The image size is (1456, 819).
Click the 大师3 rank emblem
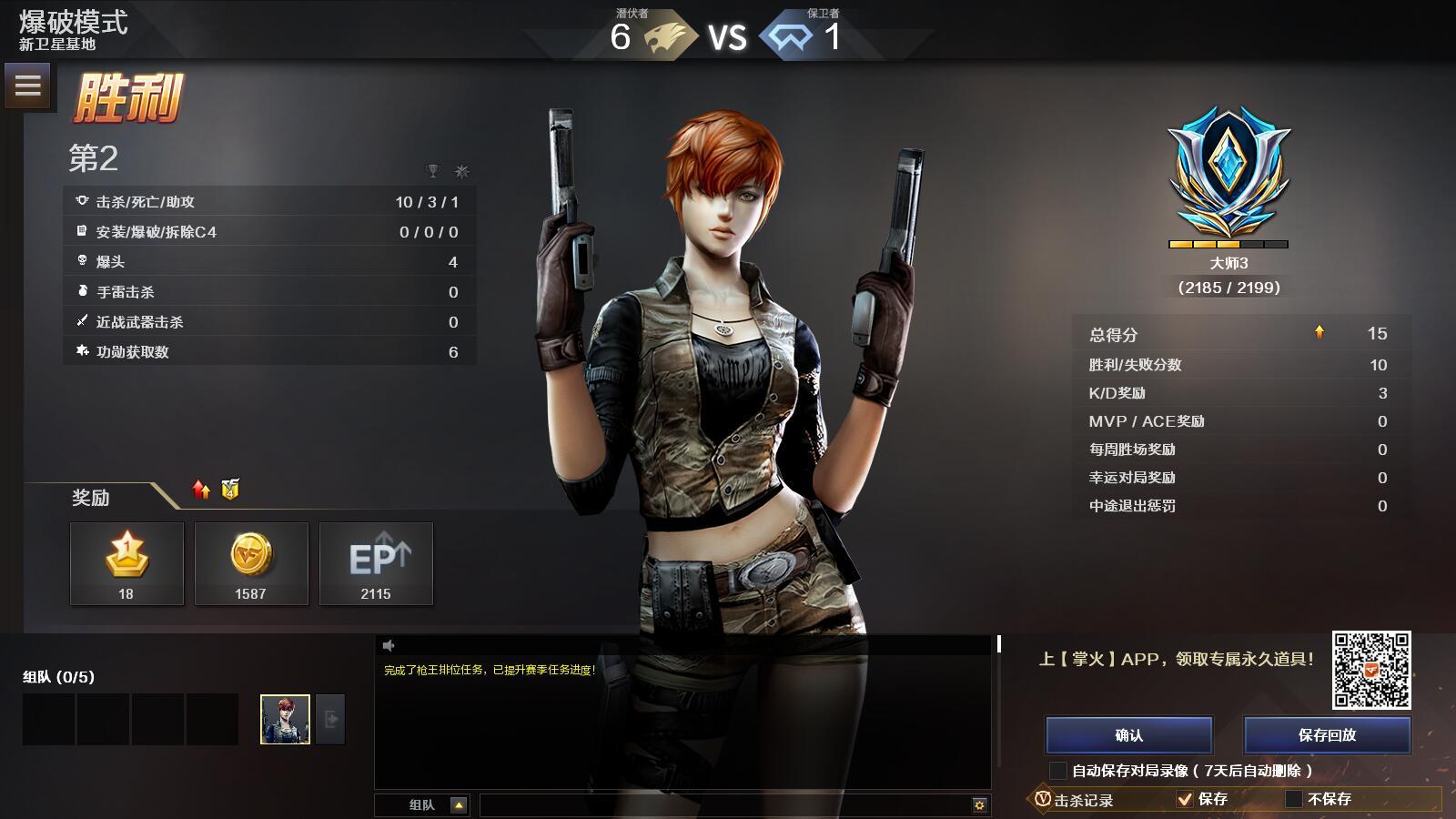(1228, 173)
